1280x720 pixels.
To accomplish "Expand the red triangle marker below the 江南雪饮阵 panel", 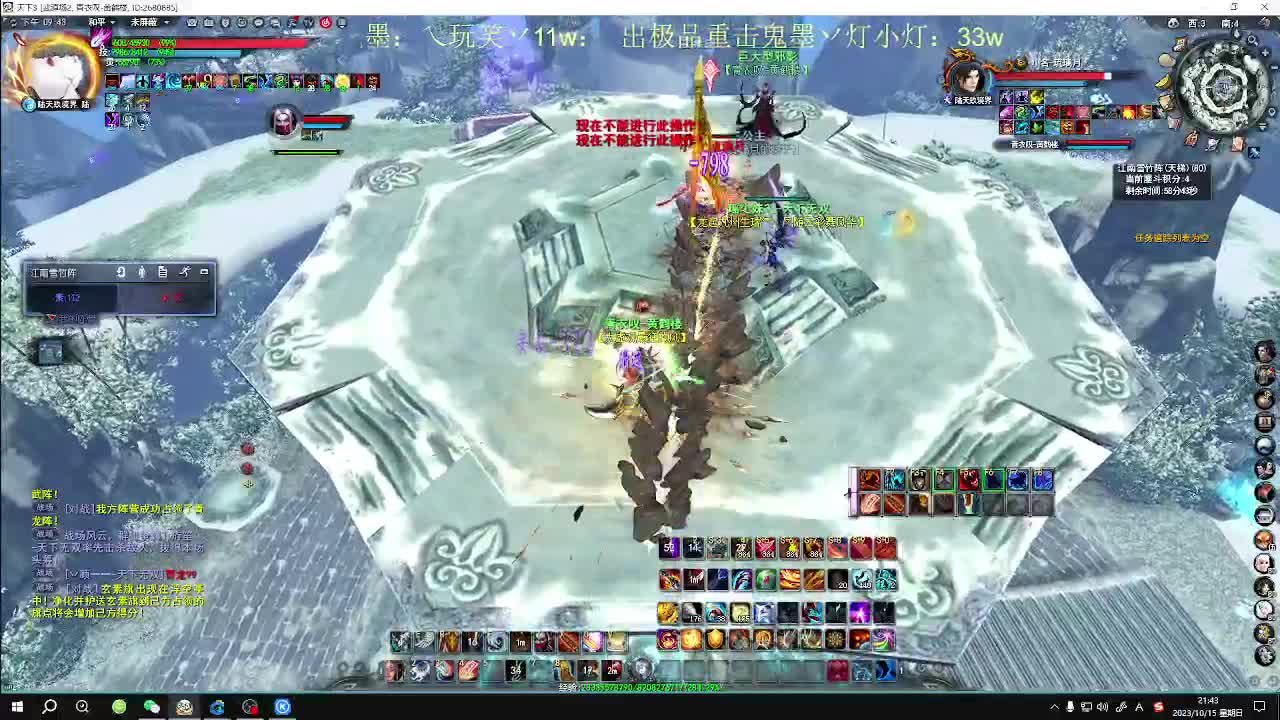I will click(53, 317).
